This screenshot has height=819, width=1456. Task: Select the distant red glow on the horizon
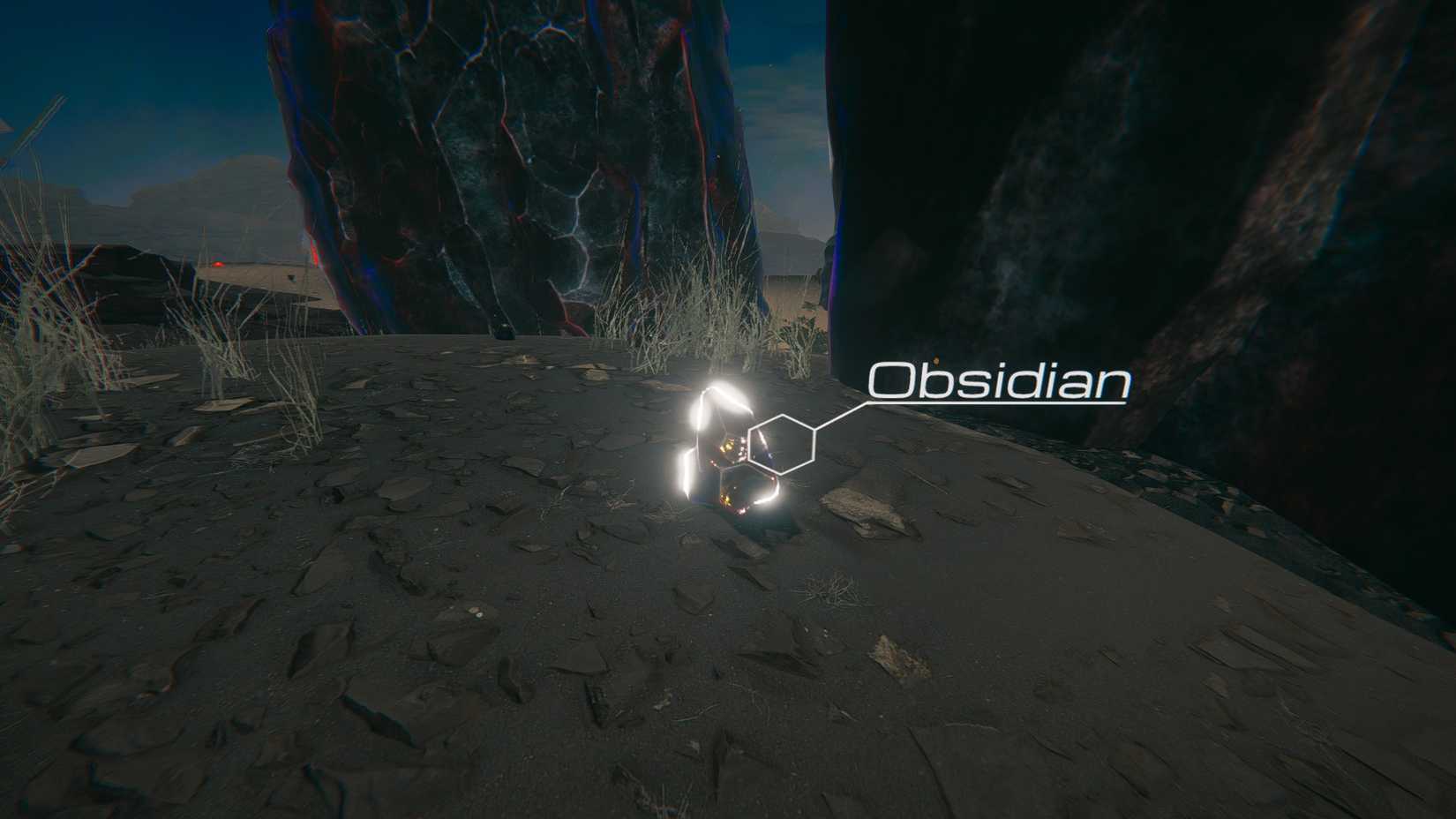(218, 264)
